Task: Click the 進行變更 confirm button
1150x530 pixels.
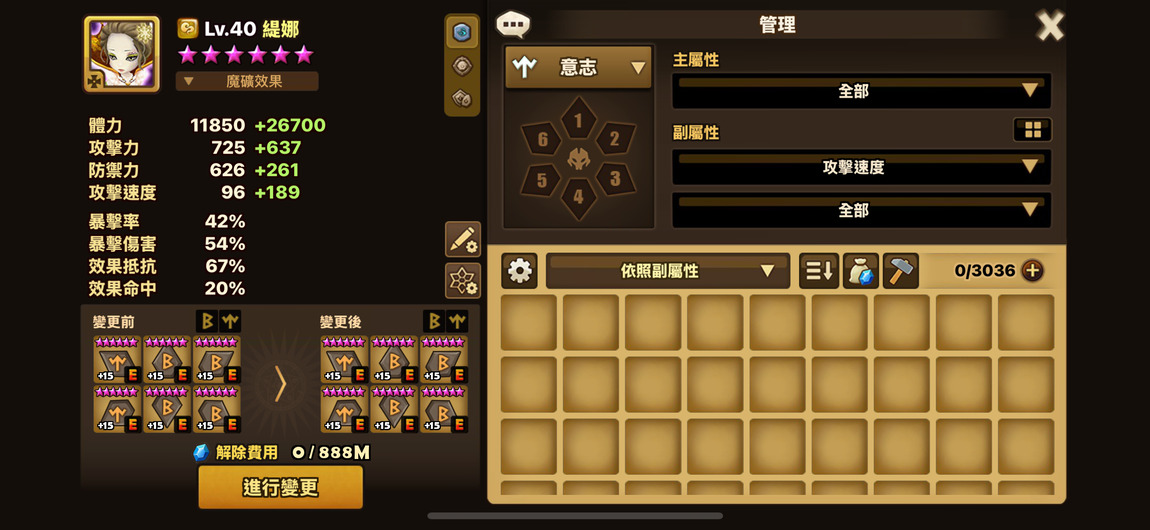Action: pos(280,487)
